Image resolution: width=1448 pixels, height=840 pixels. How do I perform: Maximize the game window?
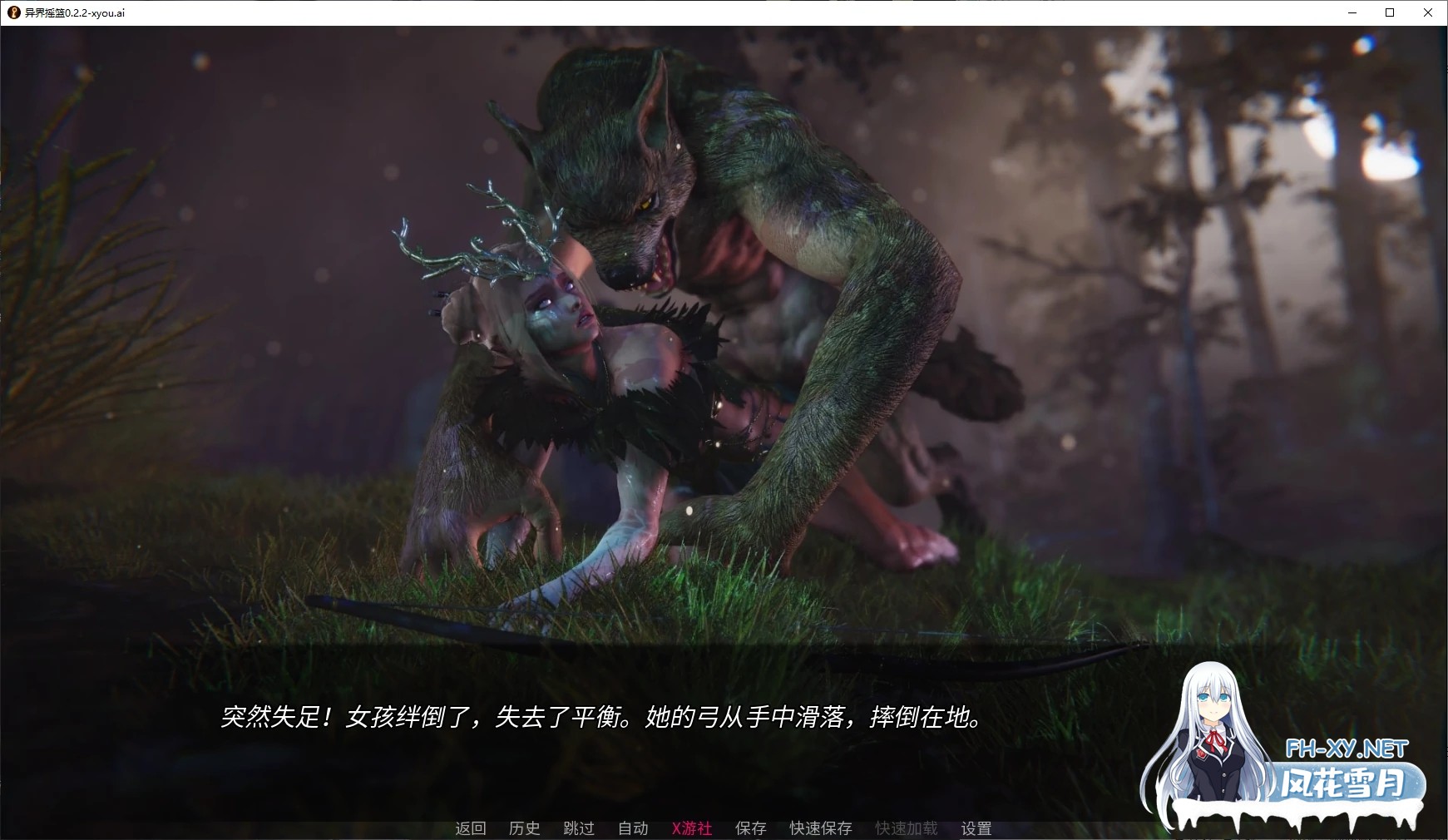(1391, 12)
